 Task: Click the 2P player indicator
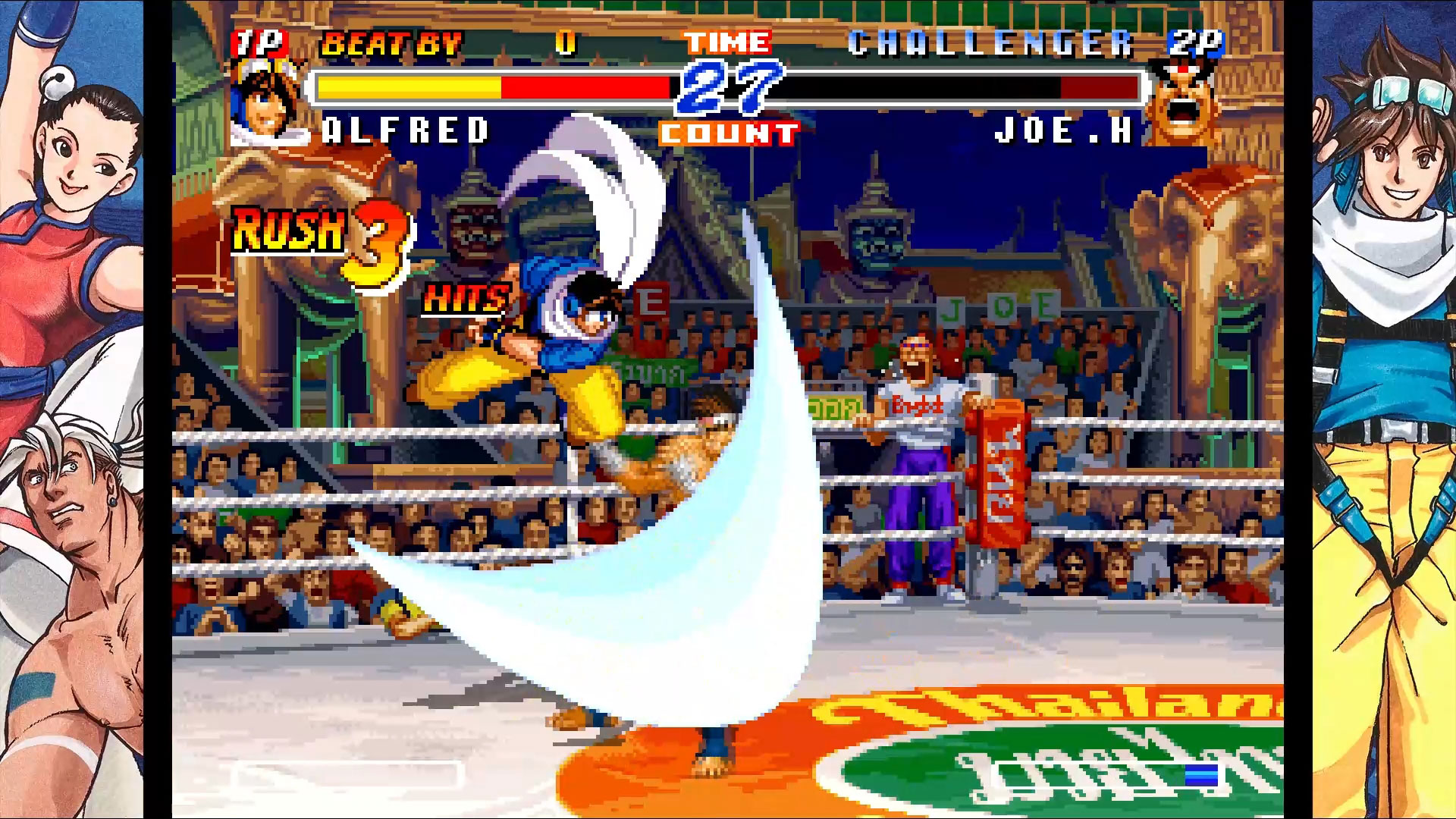coord(1200,44)
